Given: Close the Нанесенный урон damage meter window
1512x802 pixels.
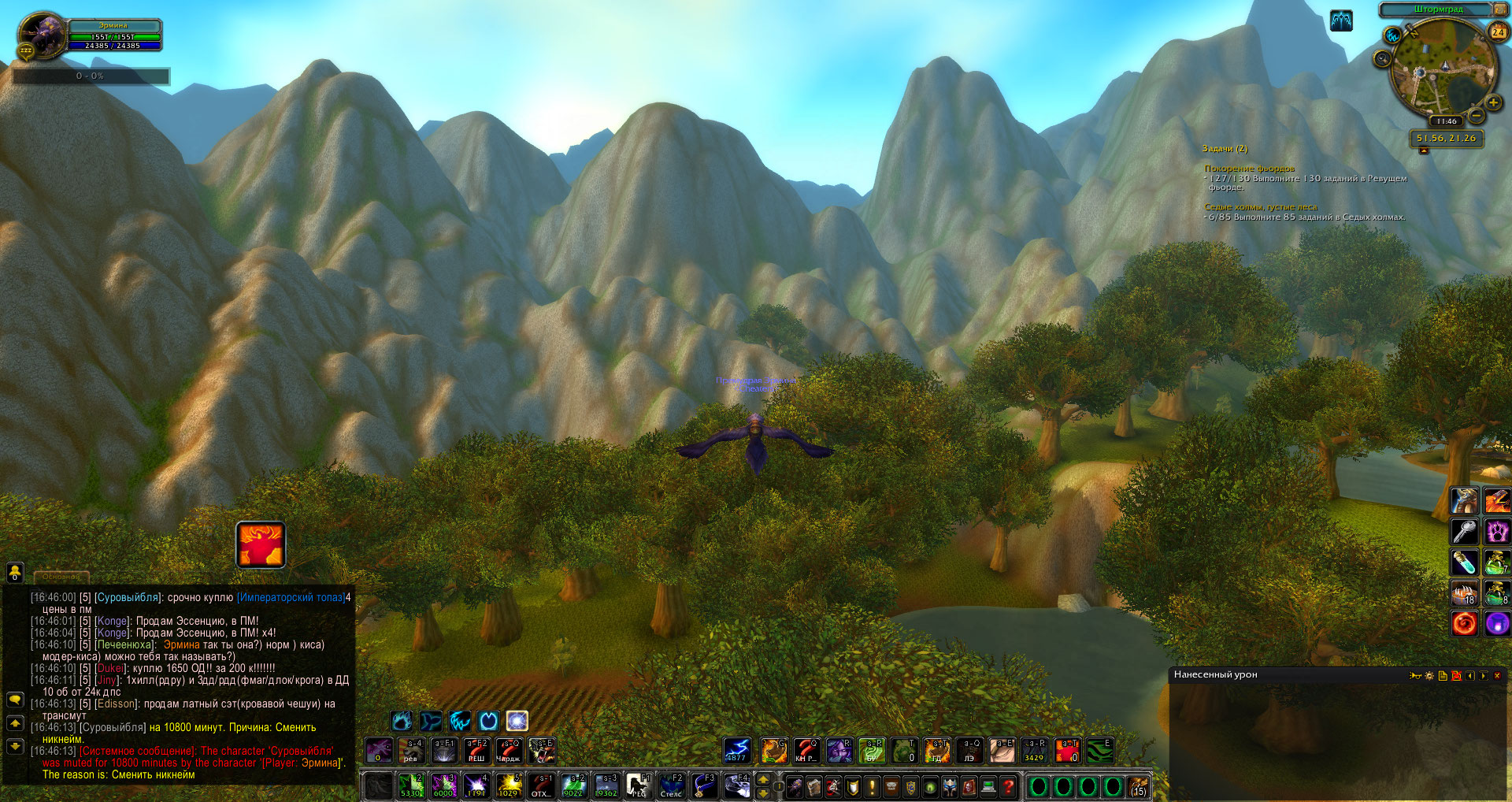Looking at the screenshot, I should click(x=1497, y=676).
